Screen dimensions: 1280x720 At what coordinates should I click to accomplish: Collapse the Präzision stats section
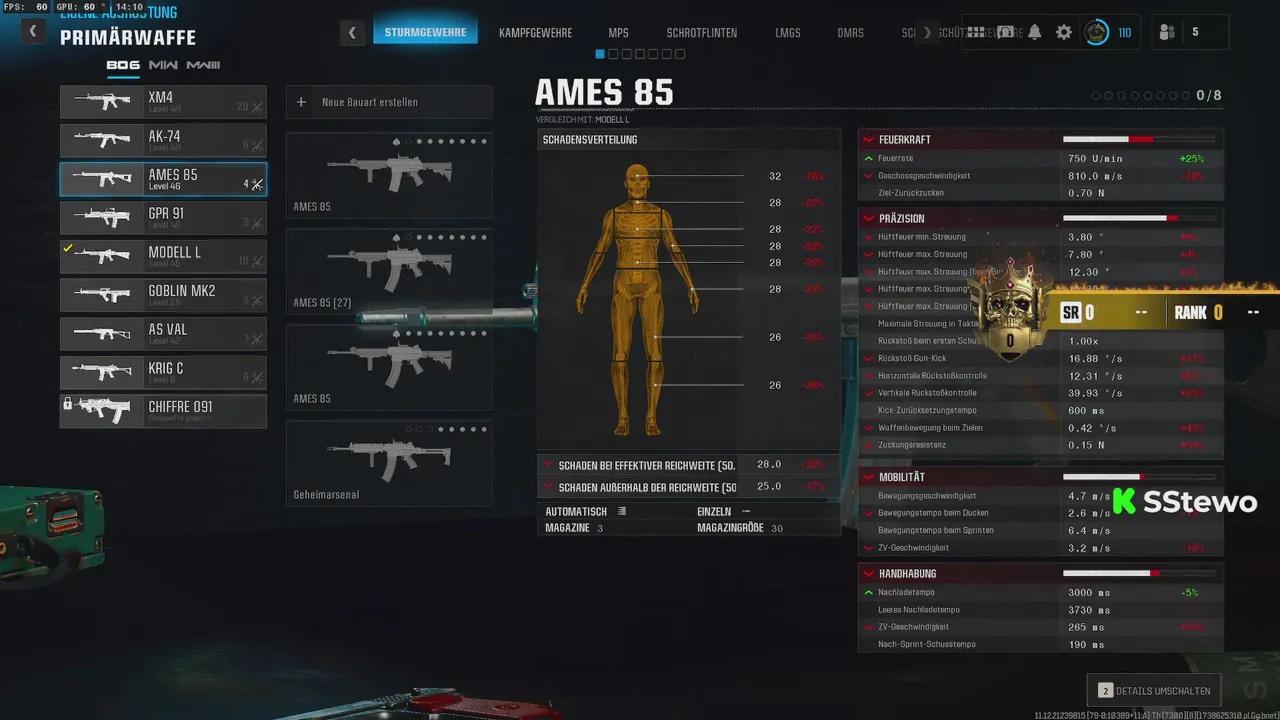[869, 218]
